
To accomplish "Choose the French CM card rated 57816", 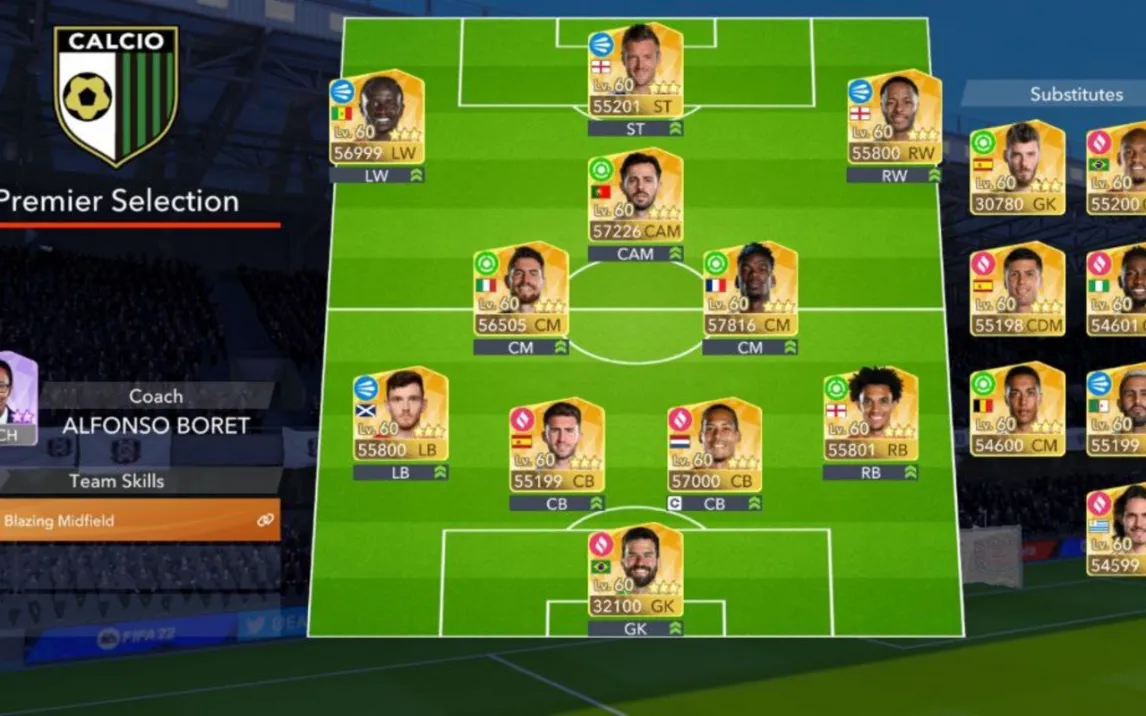I will (750, 289).
